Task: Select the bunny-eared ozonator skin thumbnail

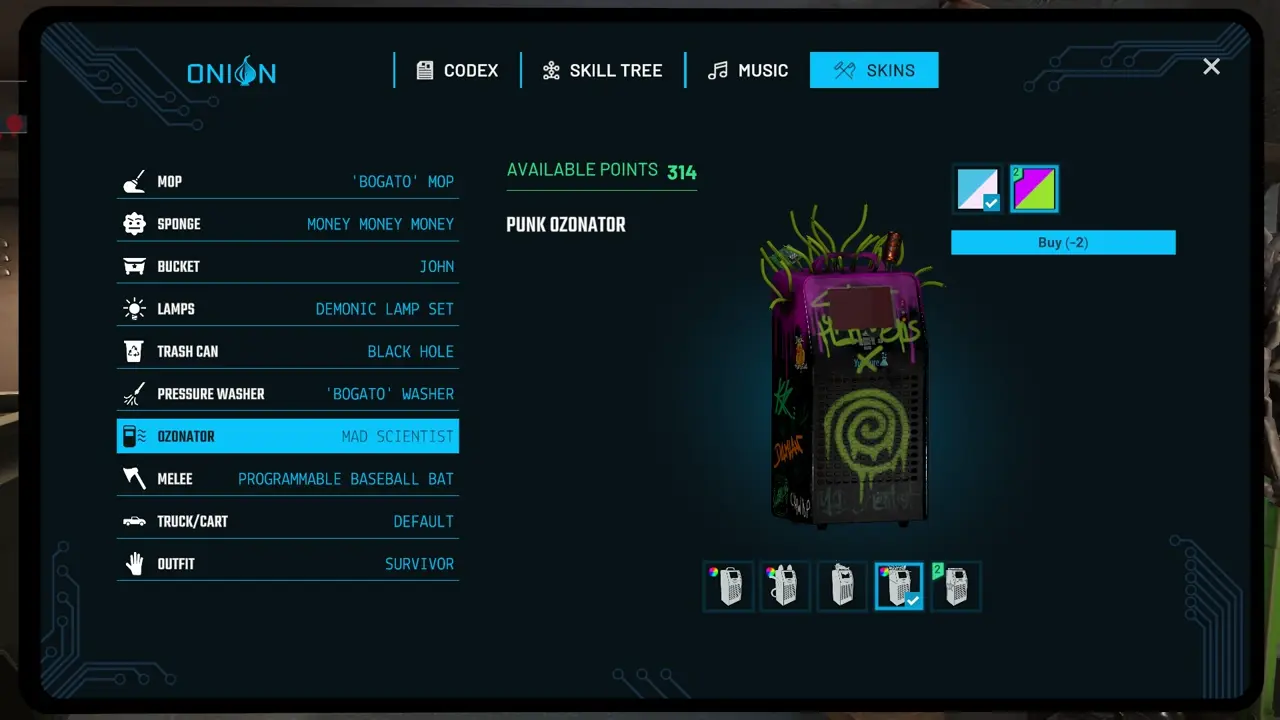Action: (785, 585)
